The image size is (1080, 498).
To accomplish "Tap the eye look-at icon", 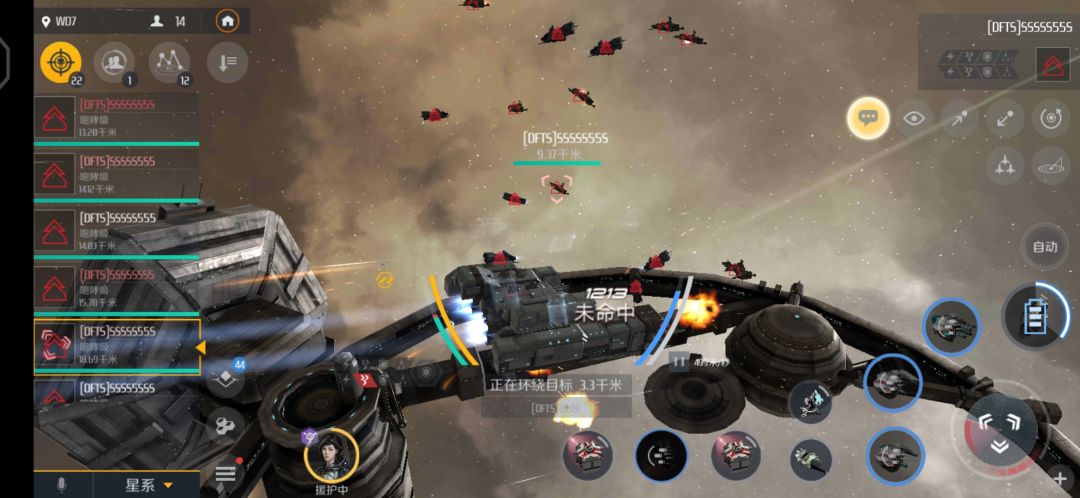I will tap(913, 118).
